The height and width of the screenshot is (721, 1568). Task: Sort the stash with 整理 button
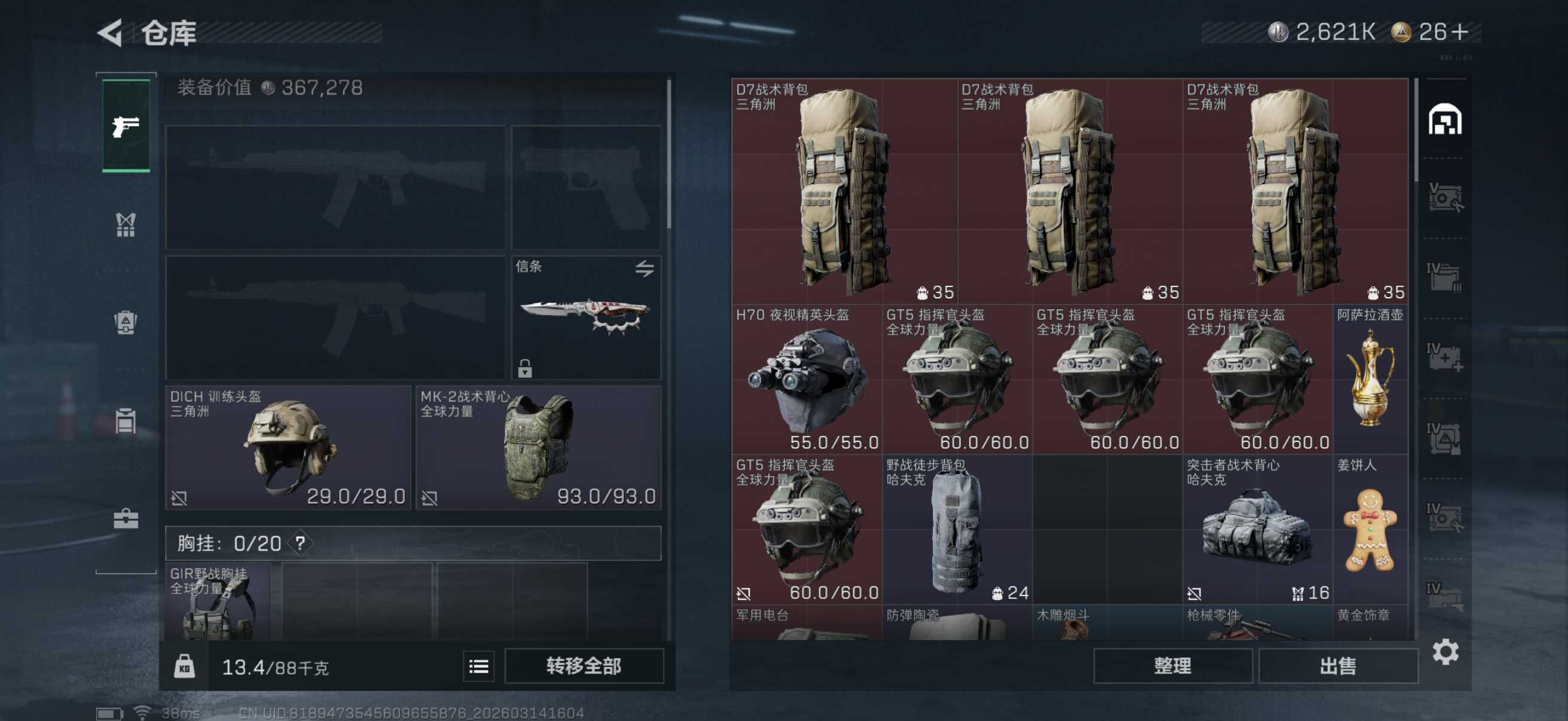(1172, 665)
